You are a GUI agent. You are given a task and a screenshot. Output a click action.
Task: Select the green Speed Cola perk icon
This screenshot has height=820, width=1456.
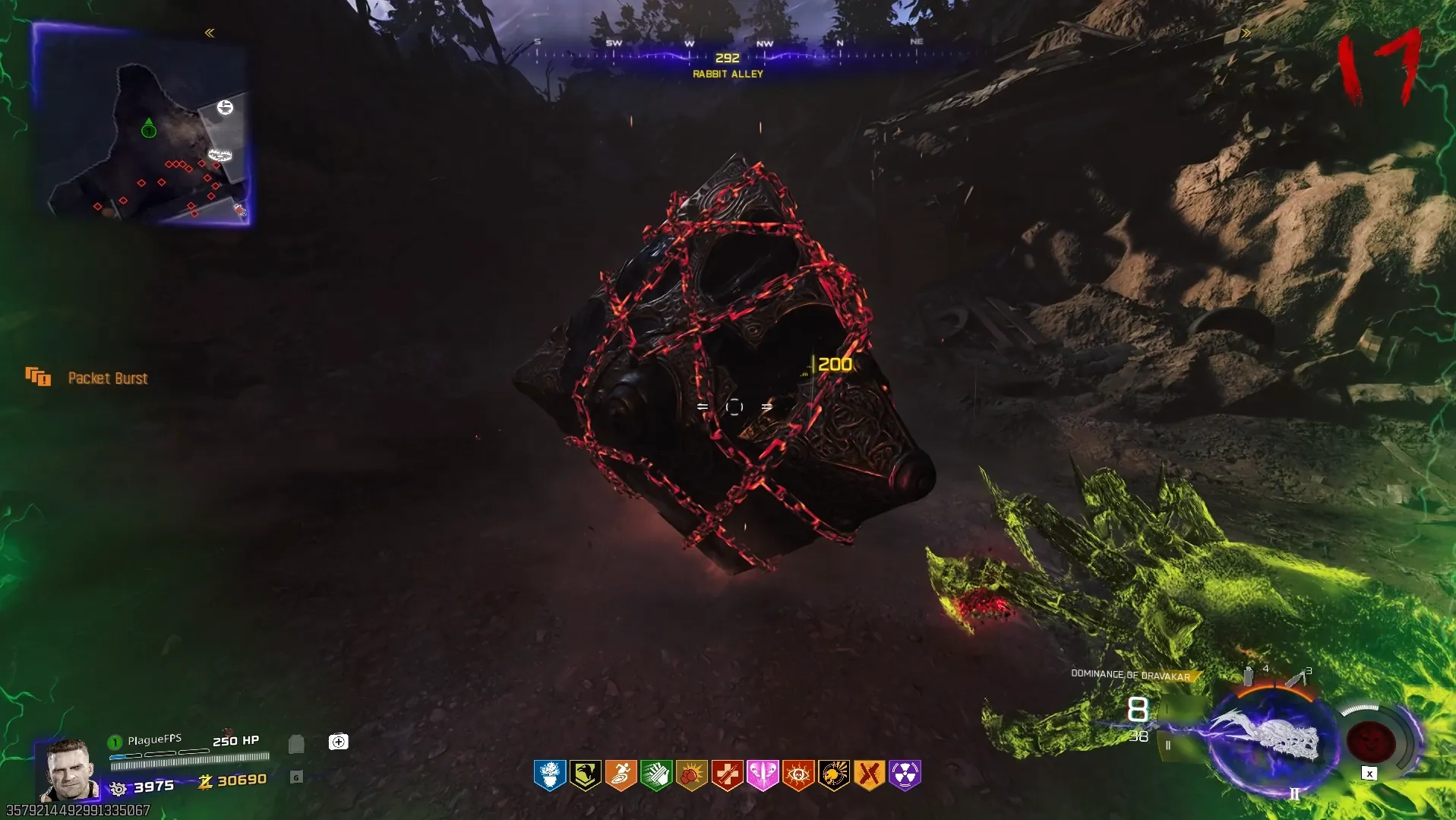(656, 775)
